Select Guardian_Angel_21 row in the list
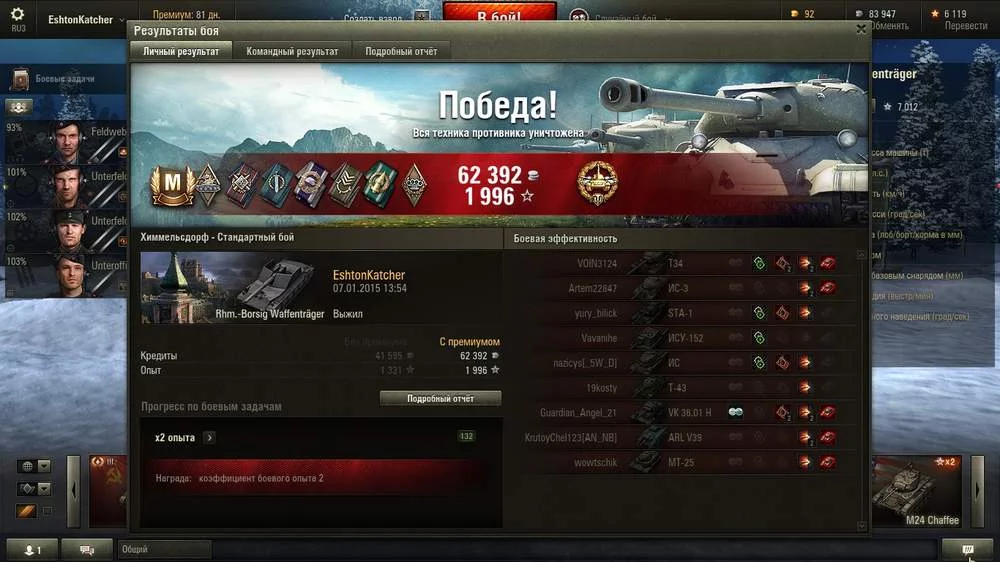 click(680, 412)
